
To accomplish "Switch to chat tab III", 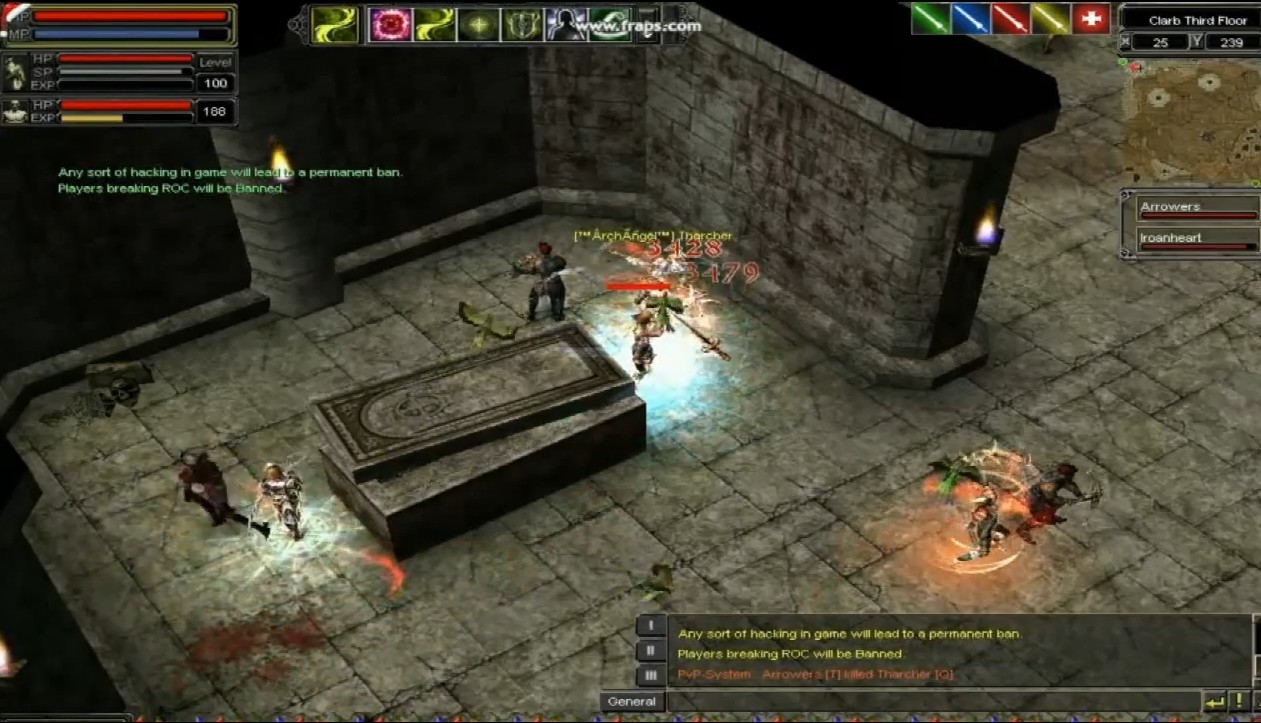I will tap(651, 675).
